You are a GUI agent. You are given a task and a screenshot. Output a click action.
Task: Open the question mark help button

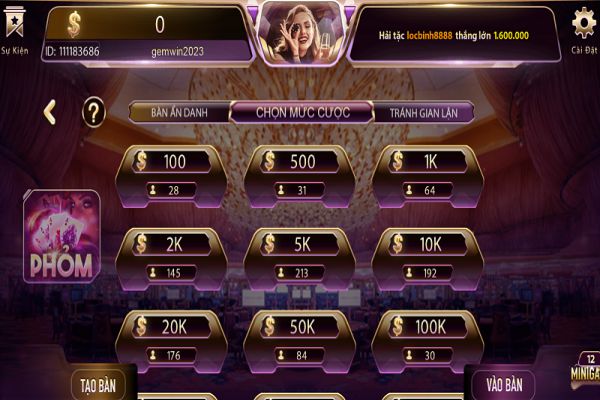pos(93,112)
